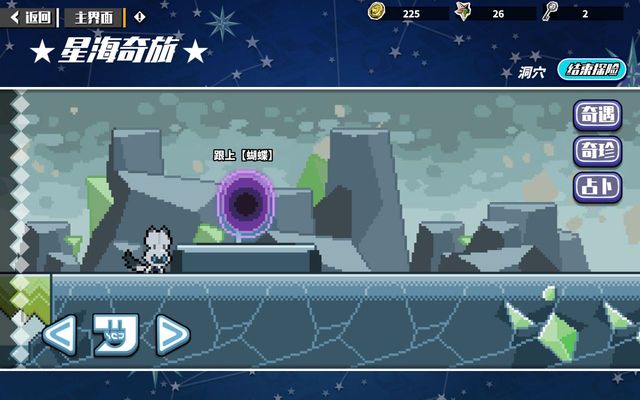Screen dimensions: 640x400
Task: Open the info icon beside 主界面
Action: pos(139,16)
